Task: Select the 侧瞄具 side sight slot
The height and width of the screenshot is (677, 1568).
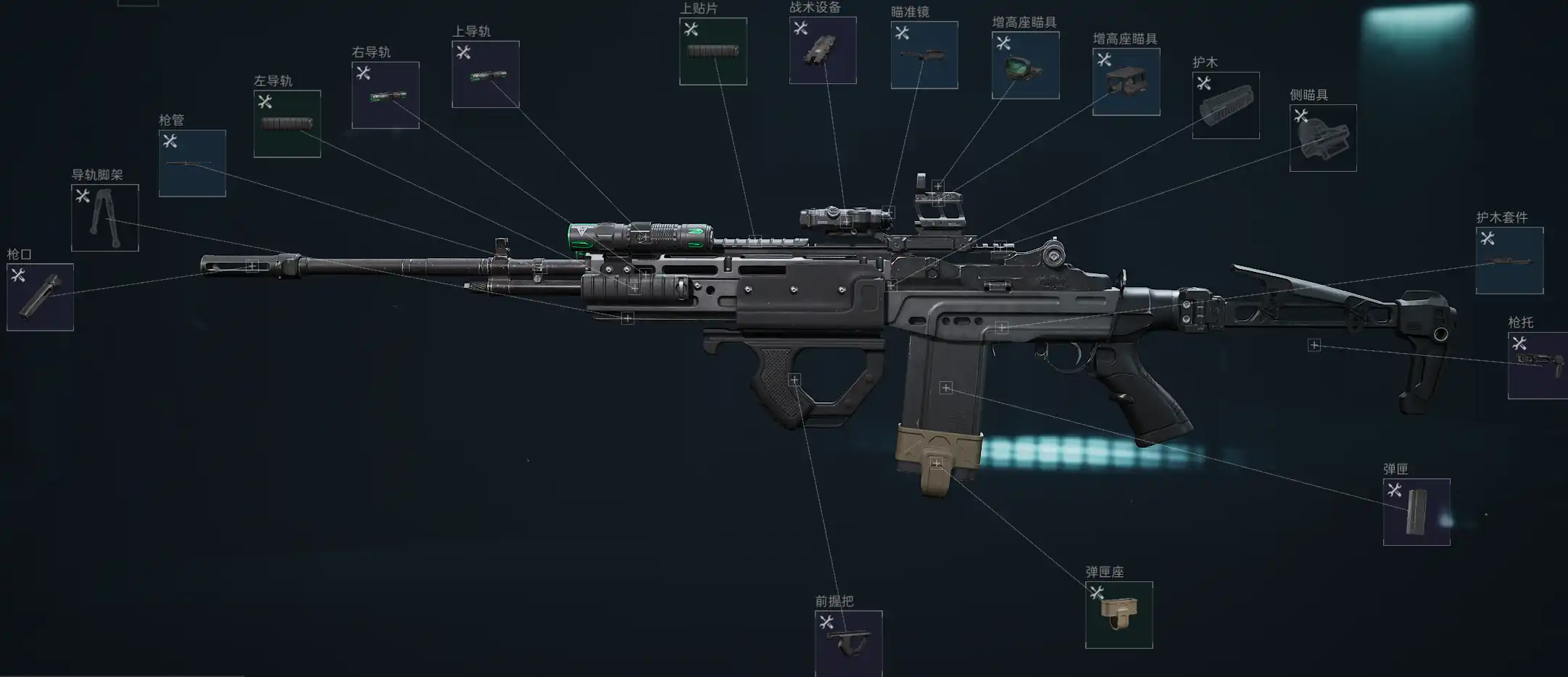Action: click(1322, 138)
